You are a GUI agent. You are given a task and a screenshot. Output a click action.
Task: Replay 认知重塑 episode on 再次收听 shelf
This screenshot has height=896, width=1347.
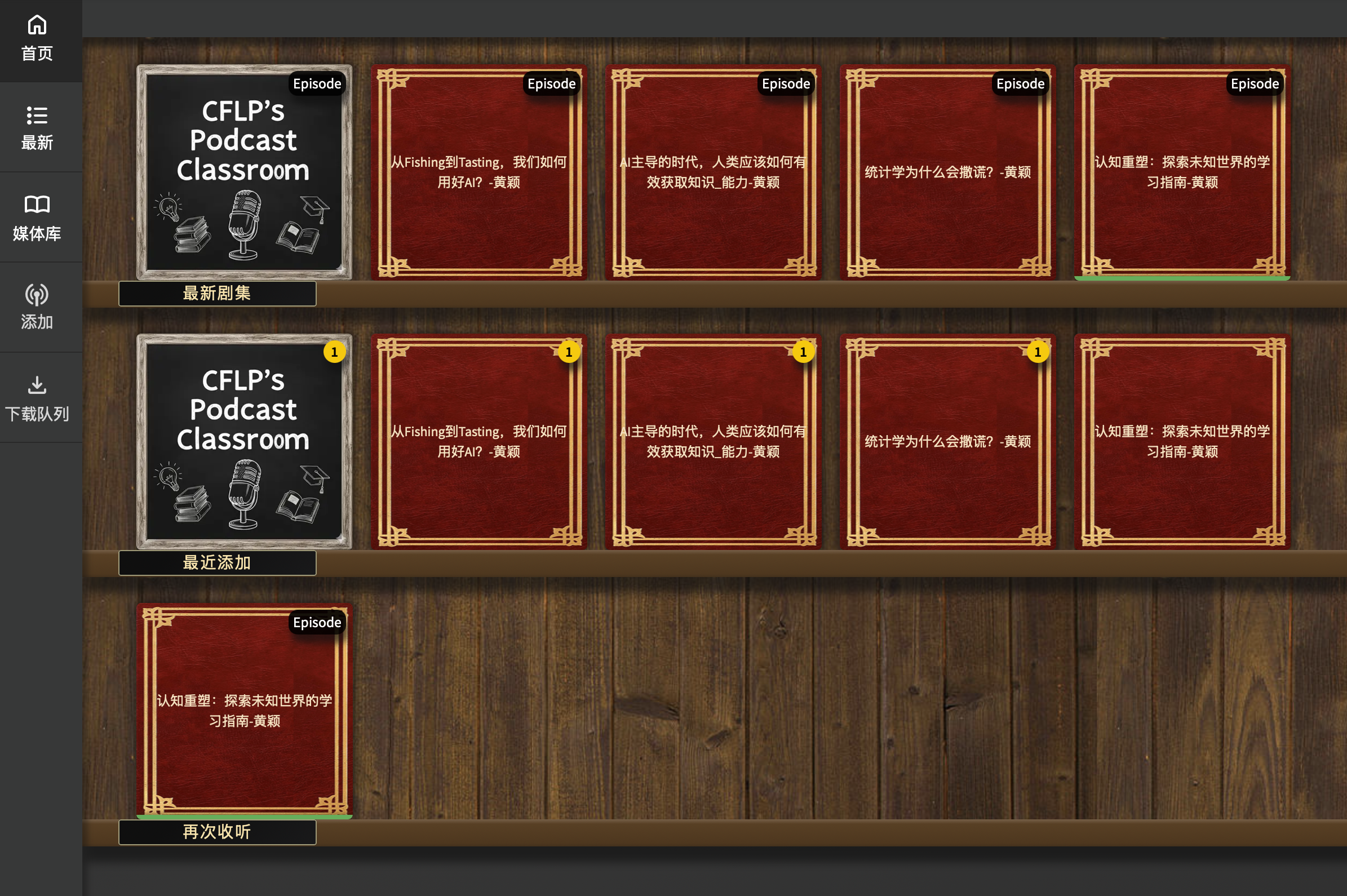244,710
